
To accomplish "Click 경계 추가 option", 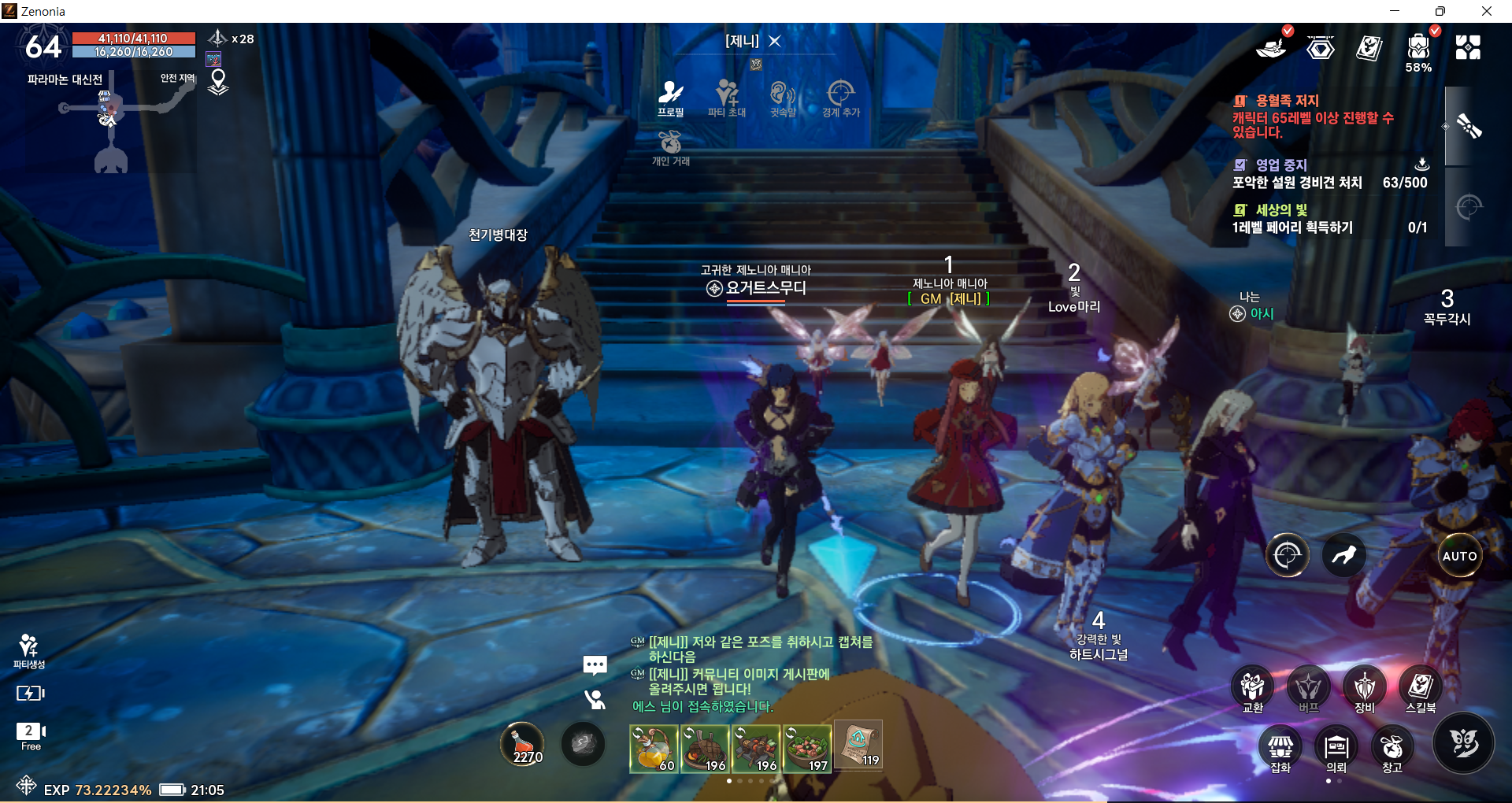I will (x=840, y=98).
